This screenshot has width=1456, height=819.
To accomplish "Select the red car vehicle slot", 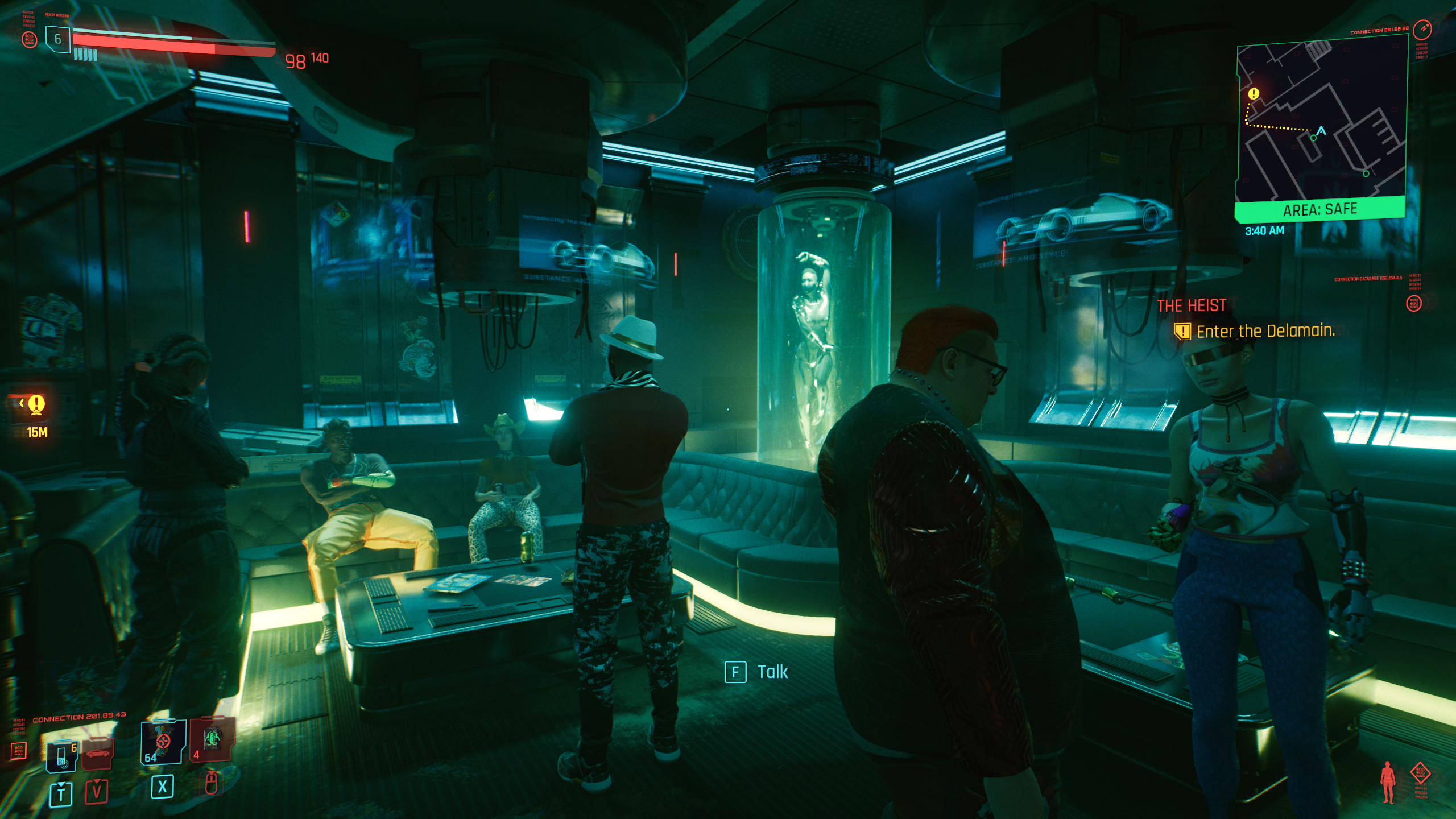I will pos(98,753).
